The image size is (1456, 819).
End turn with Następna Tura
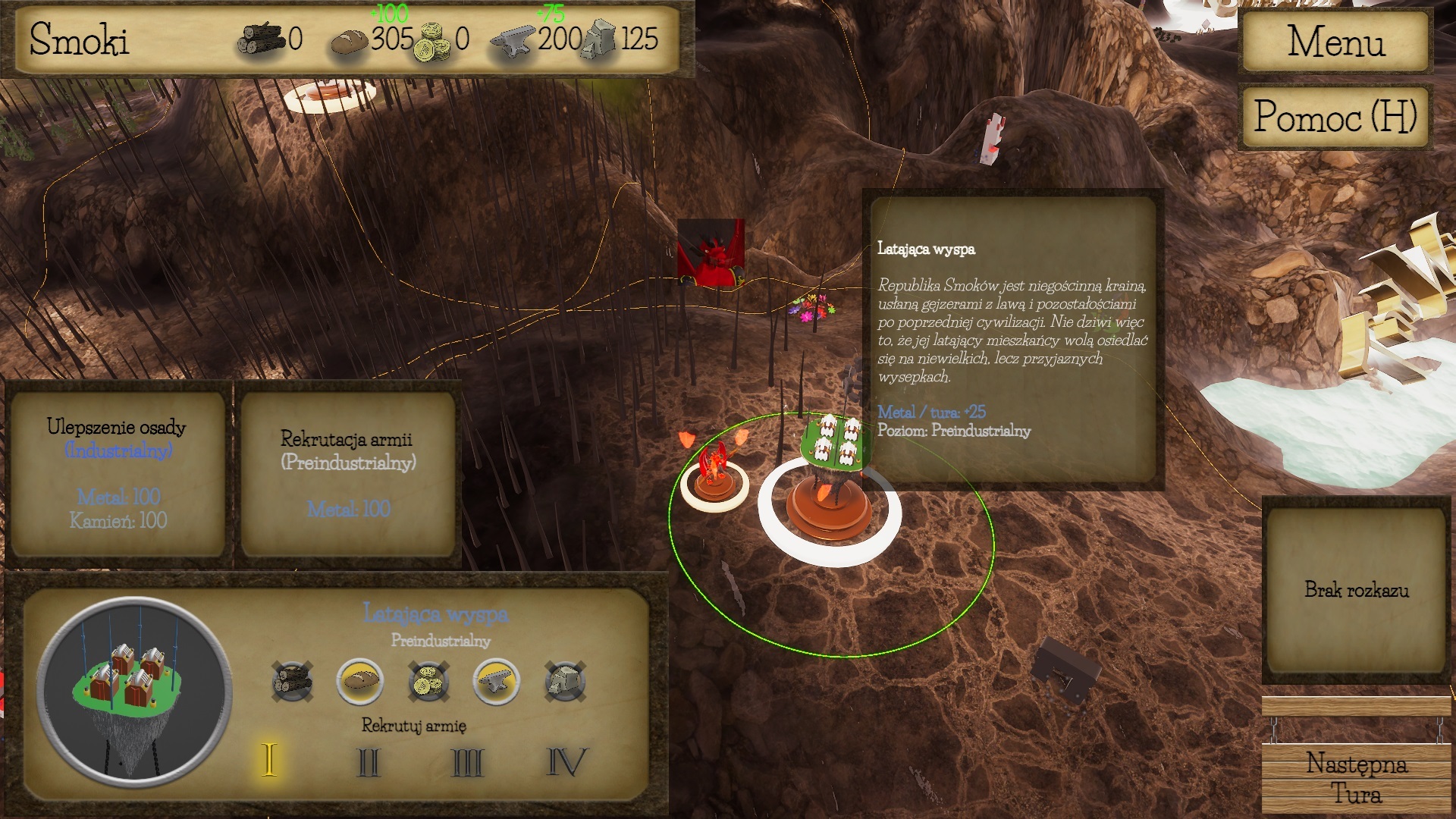pos(1356,778)
